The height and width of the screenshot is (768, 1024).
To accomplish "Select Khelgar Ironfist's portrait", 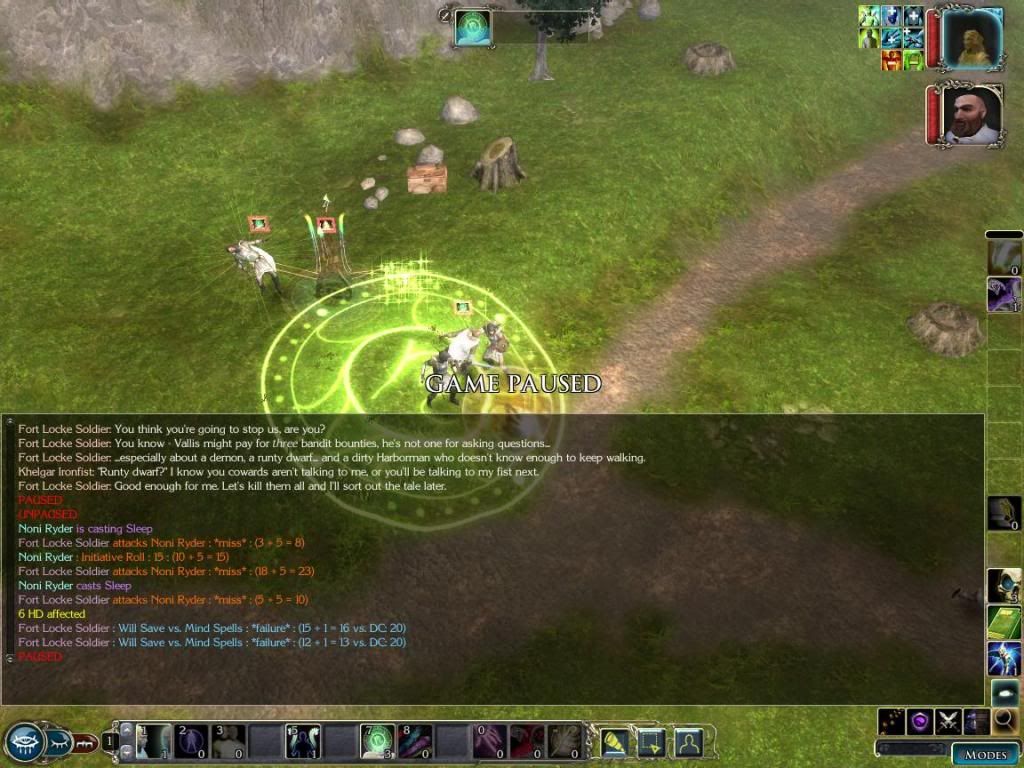I will pos(971,115).
